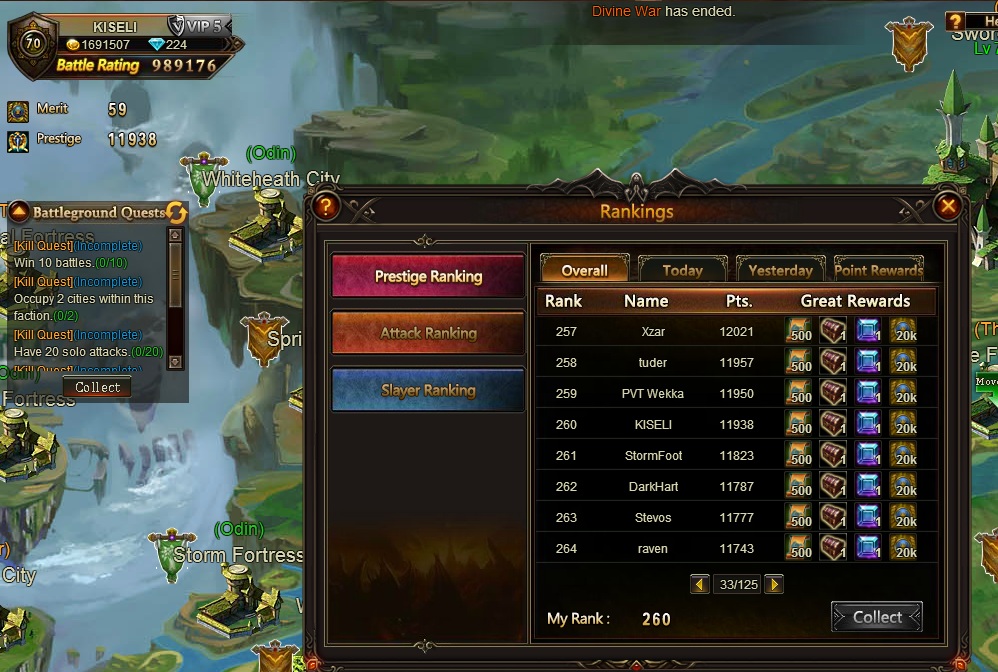The height and width of the screenshot is (672, 998).
Task: Collapse the Battleground Quests panel
Action: [x=18, y=212]
